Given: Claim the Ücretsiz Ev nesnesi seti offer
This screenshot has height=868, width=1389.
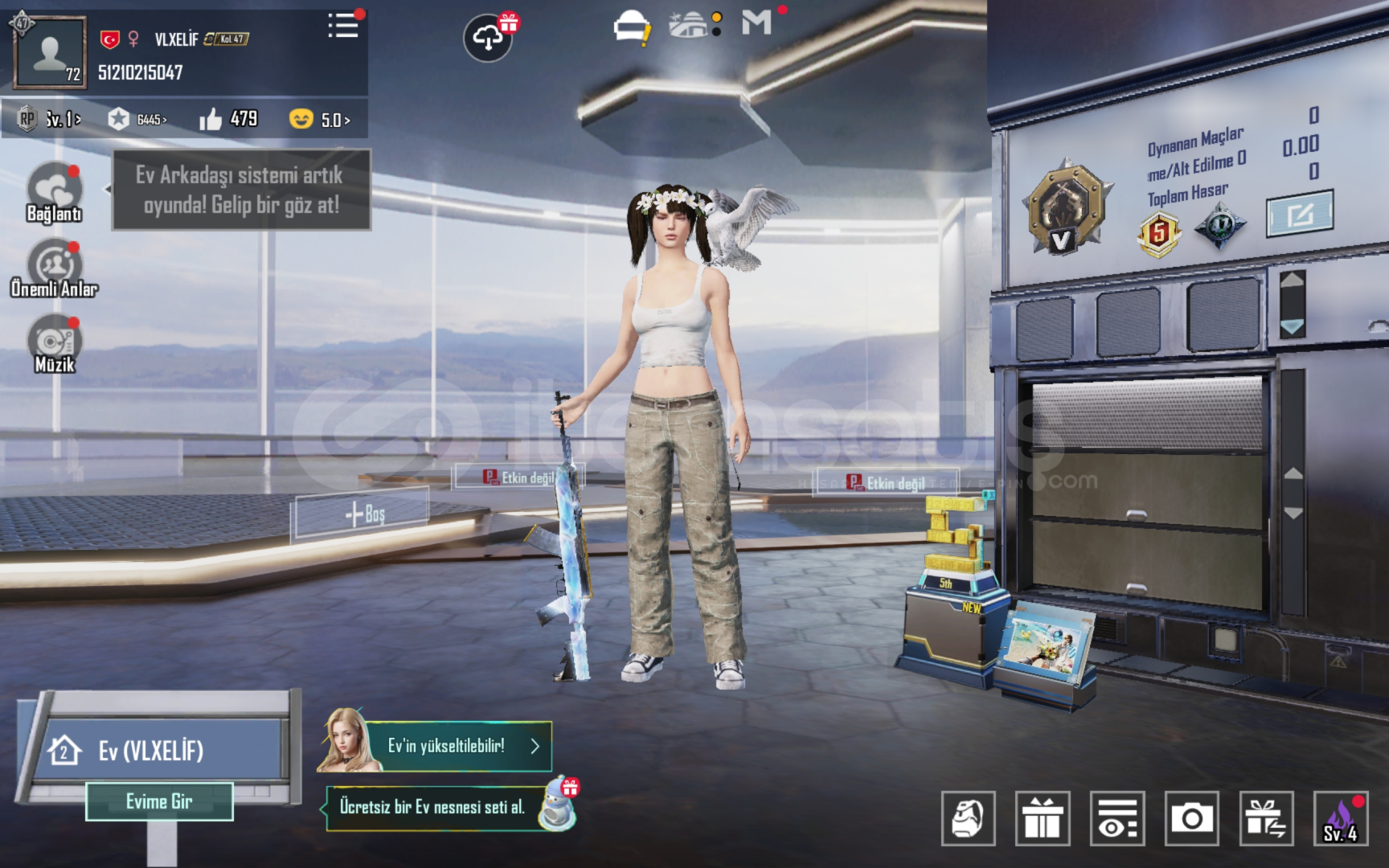Looking at the screenshot, I should 434,807.
